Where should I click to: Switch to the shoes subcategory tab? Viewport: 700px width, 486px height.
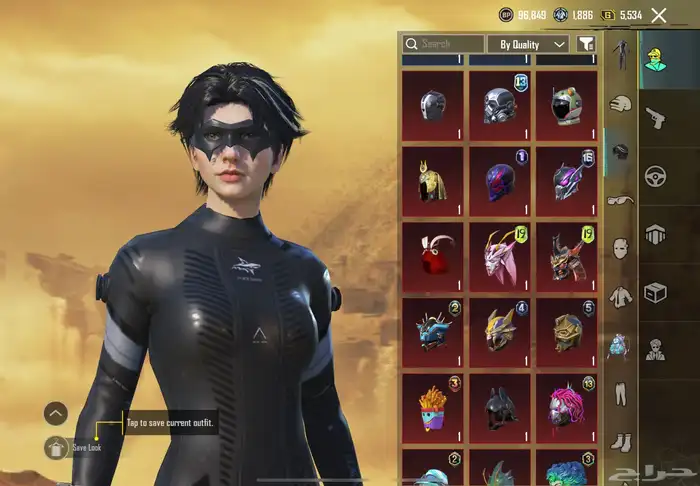click(x=620, y=440)
